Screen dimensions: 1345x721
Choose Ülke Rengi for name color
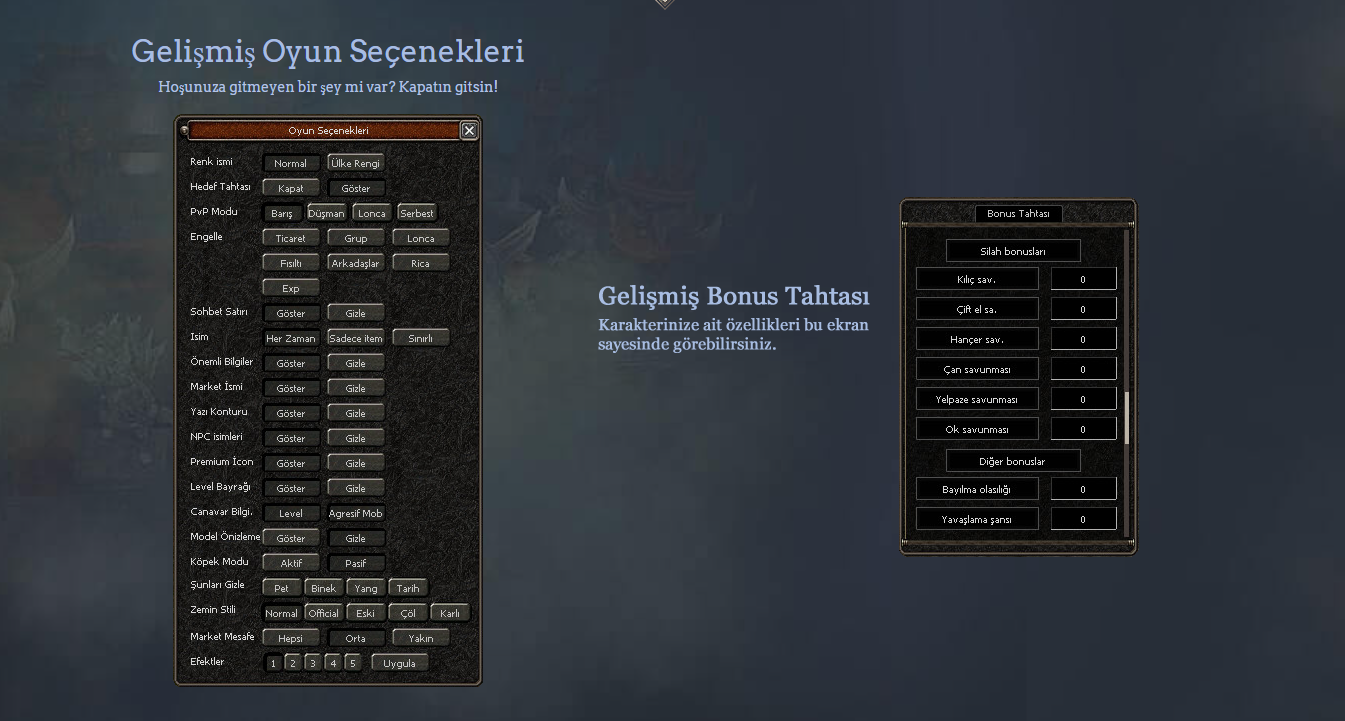pos(355,163)
